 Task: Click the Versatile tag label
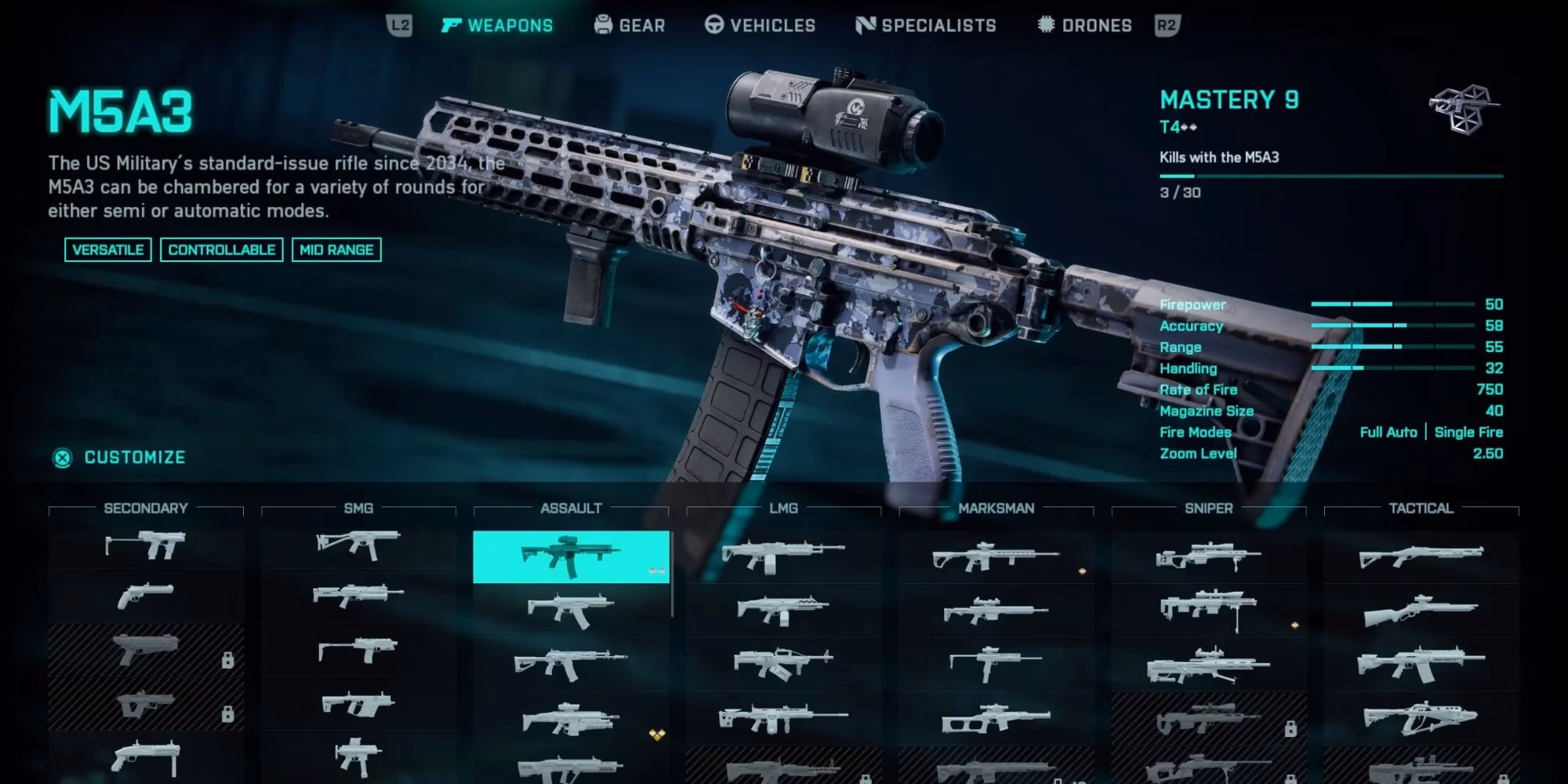coord(108,249)
